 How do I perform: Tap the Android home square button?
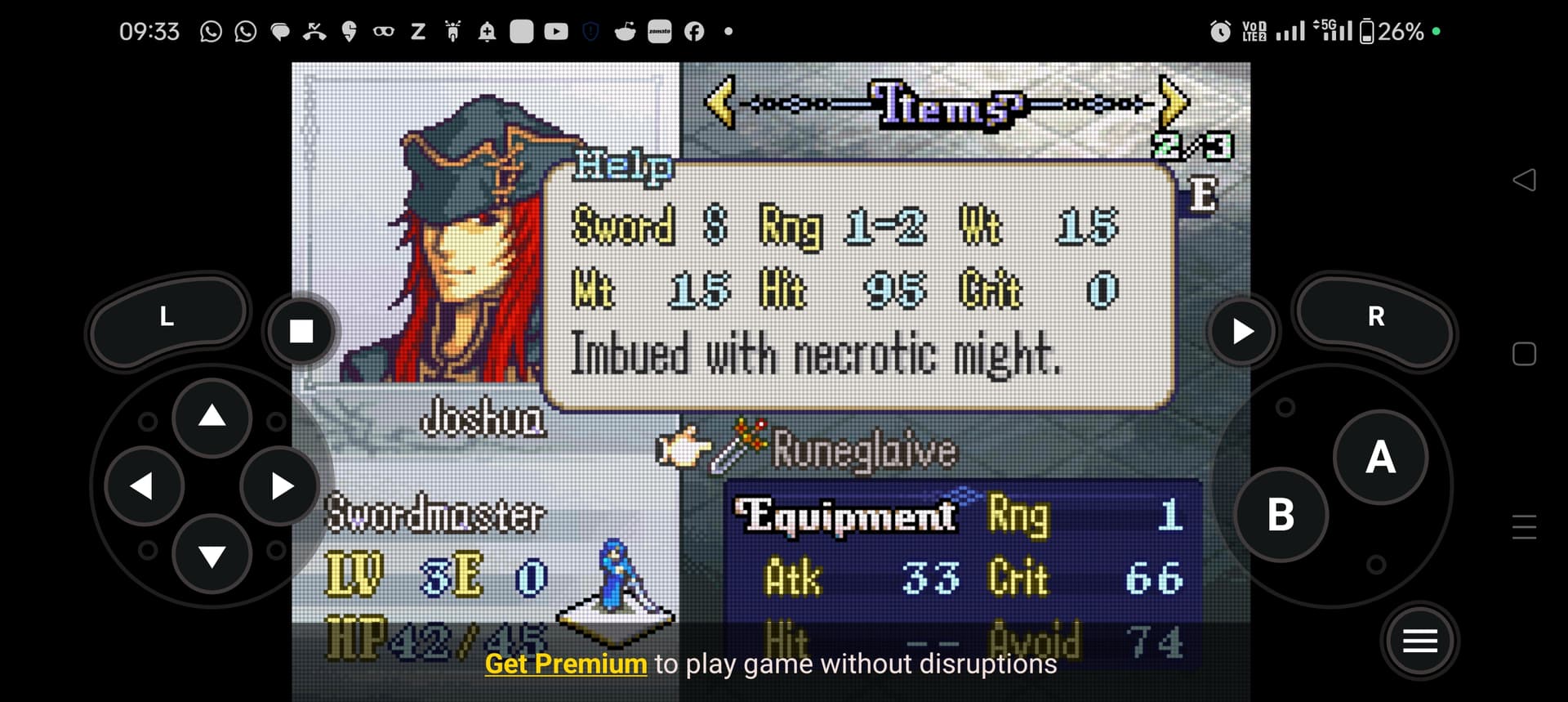click(1524, 354)
